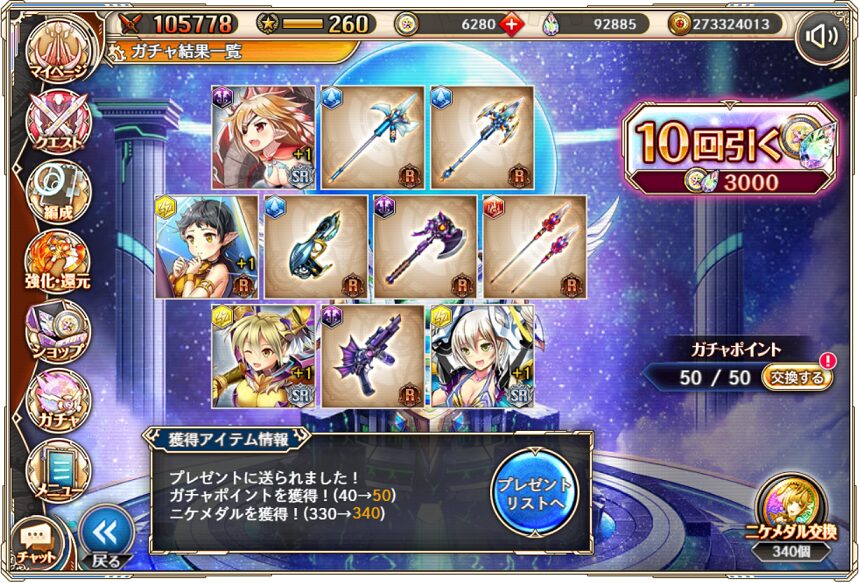Viewport: 859px width, 583px height.
Task: Select the eyepatch girl SR card
Action: tap(264, 137)
